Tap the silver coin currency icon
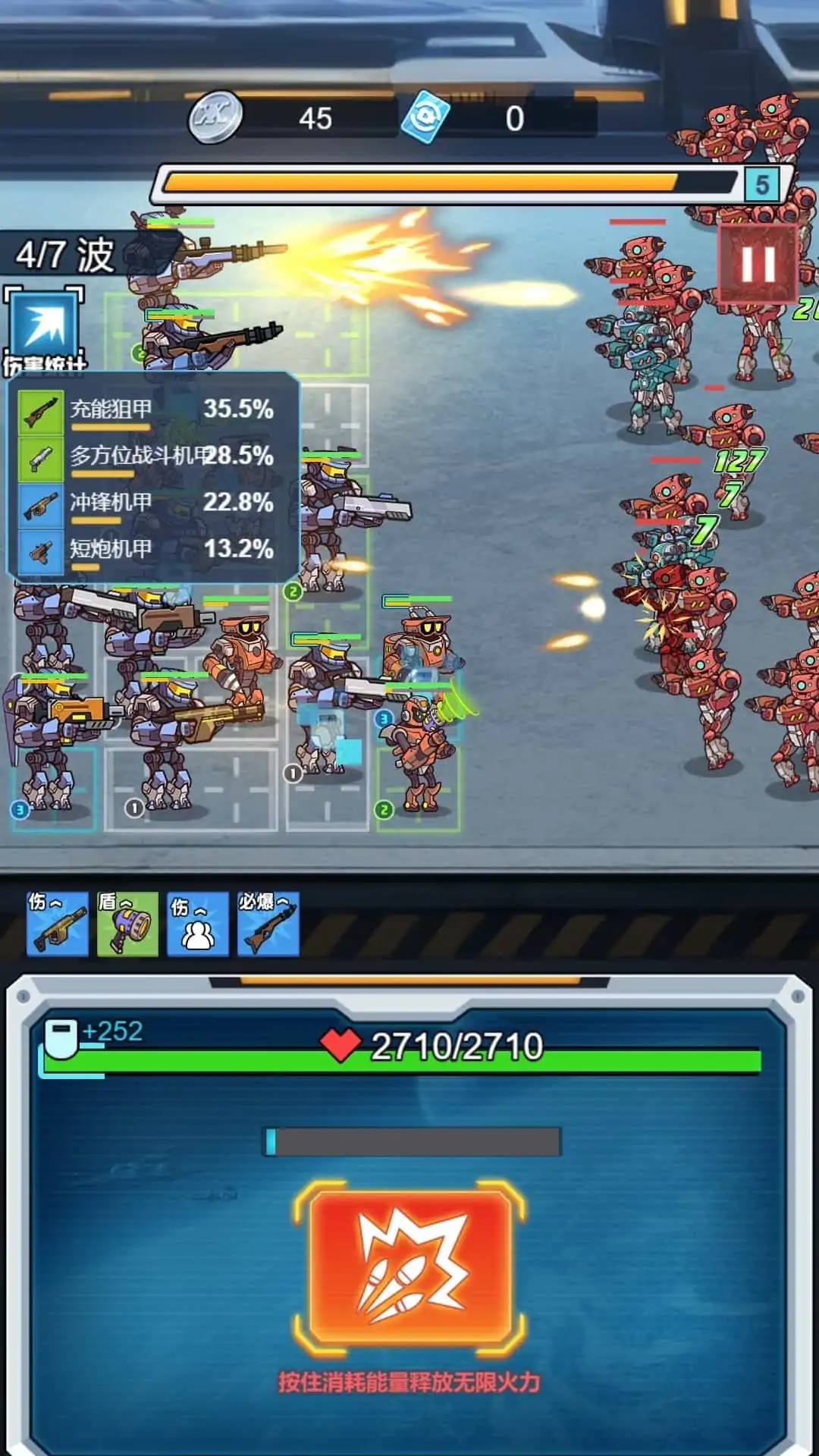 click(215, 118)
